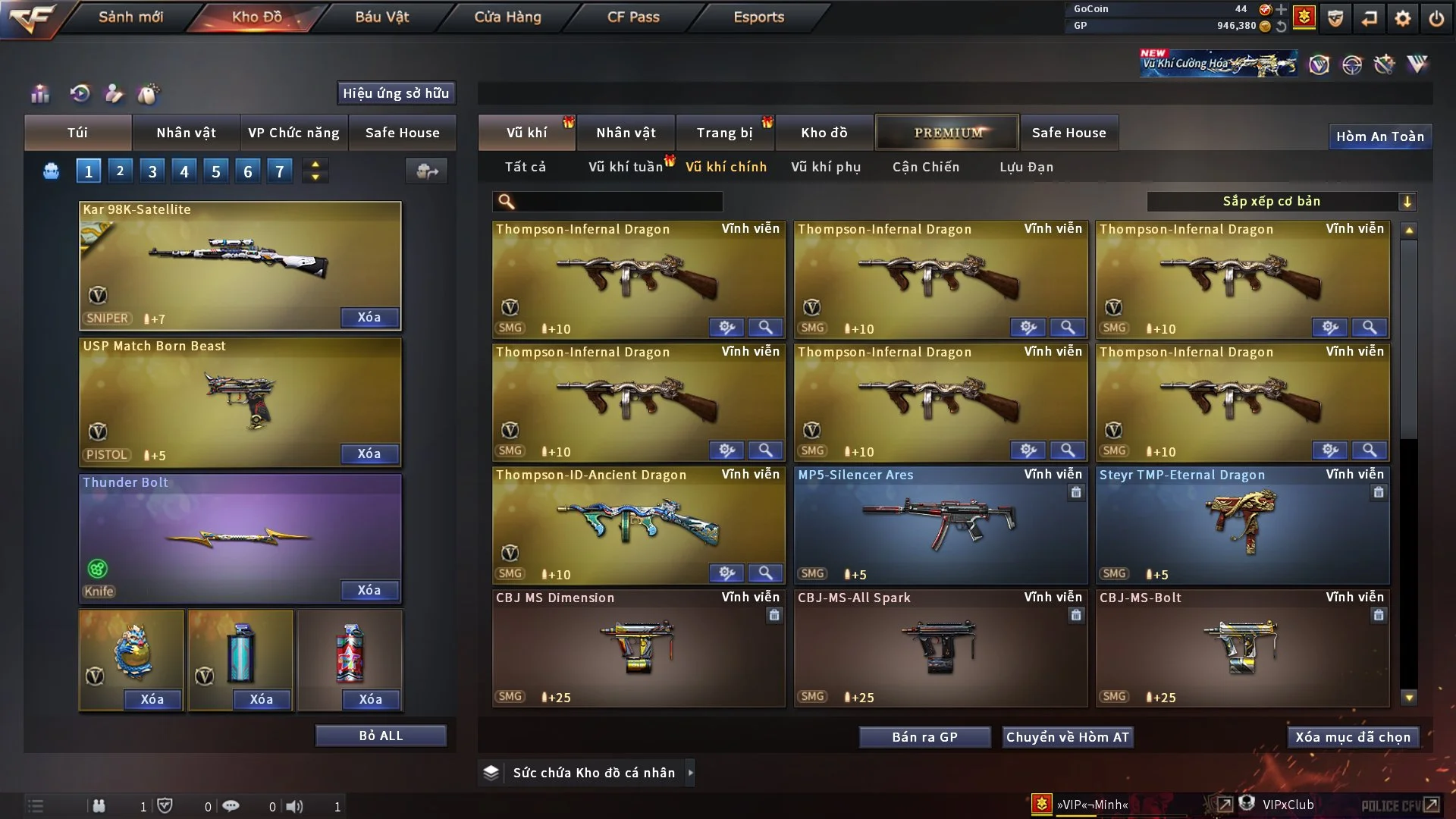Switch to Vũ khí phụ filter

(x=825, y=167)
